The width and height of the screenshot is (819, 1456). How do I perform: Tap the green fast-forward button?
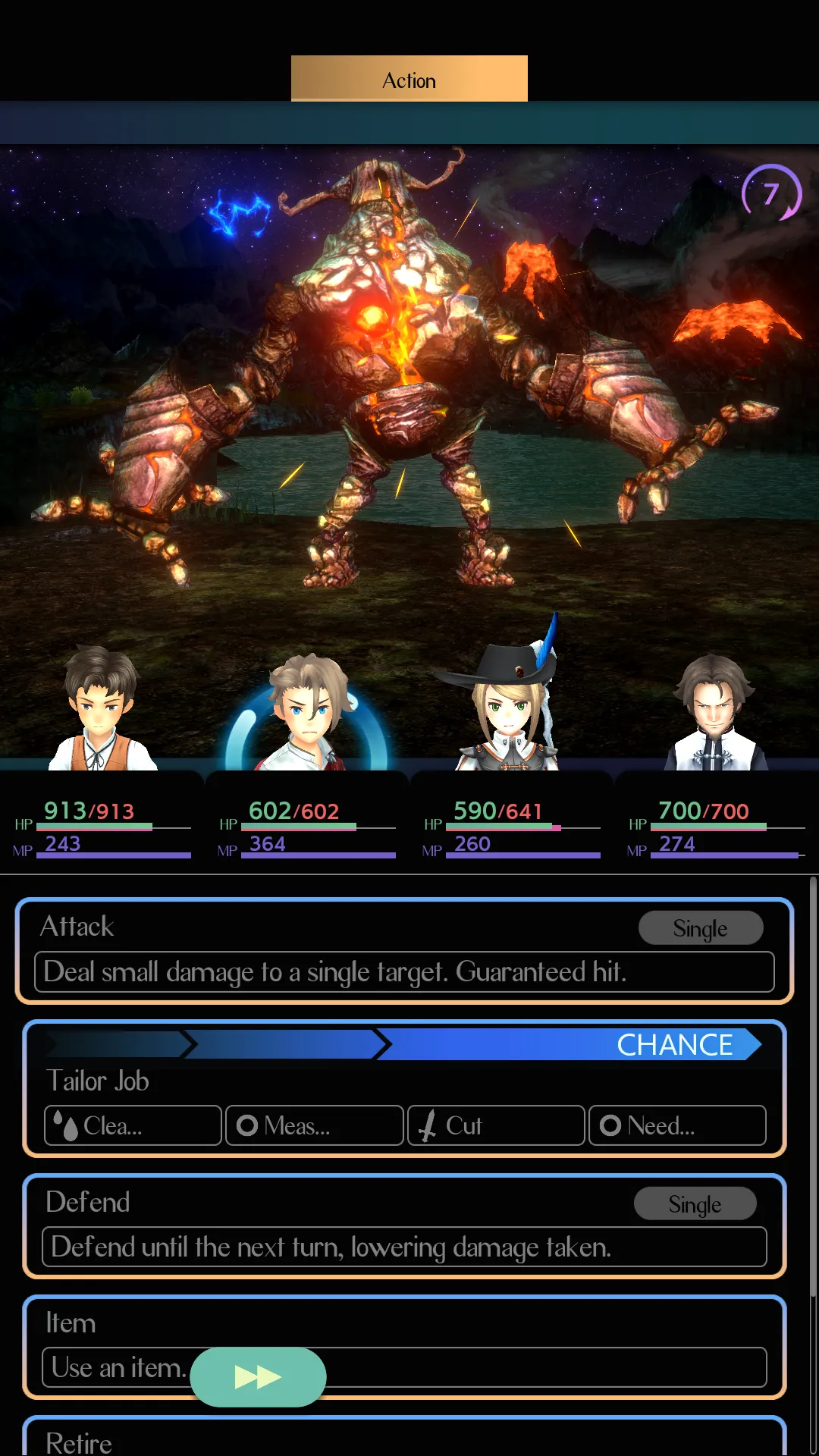pyautogui.click(x=258, y=1376)
